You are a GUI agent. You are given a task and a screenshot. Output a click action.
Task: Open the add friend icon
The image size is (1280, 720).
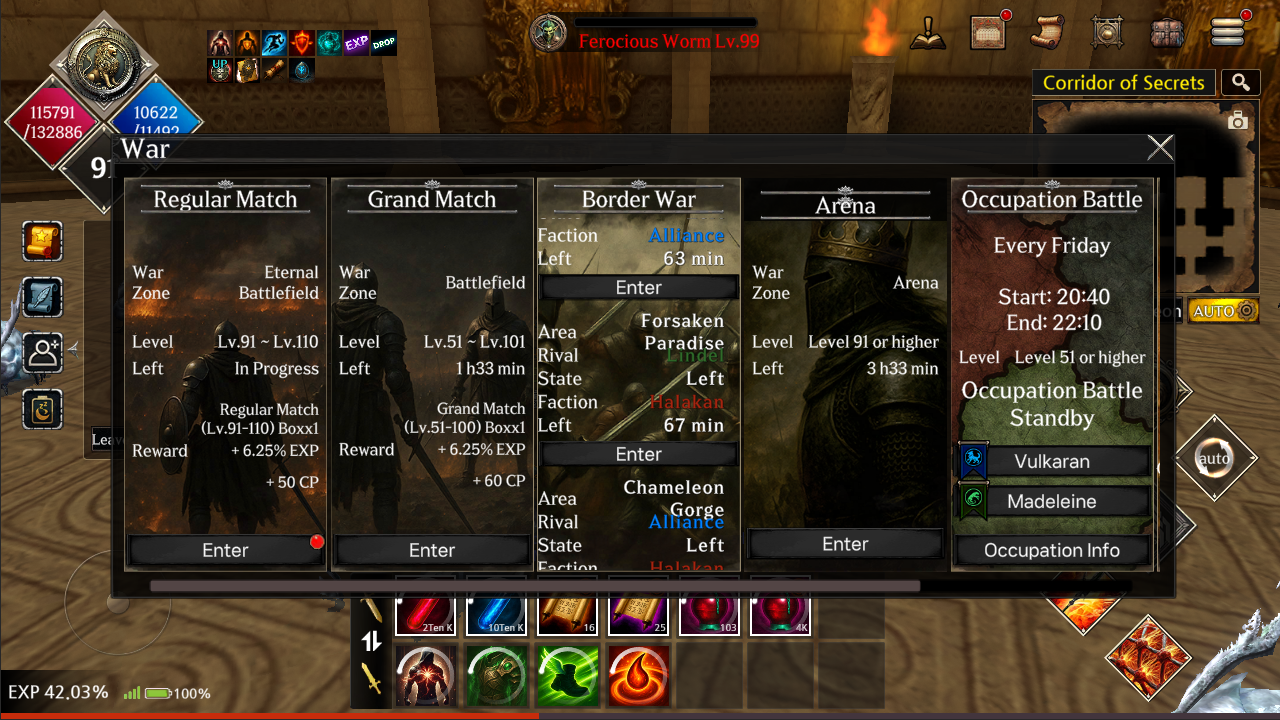click(x=43, y=353)
